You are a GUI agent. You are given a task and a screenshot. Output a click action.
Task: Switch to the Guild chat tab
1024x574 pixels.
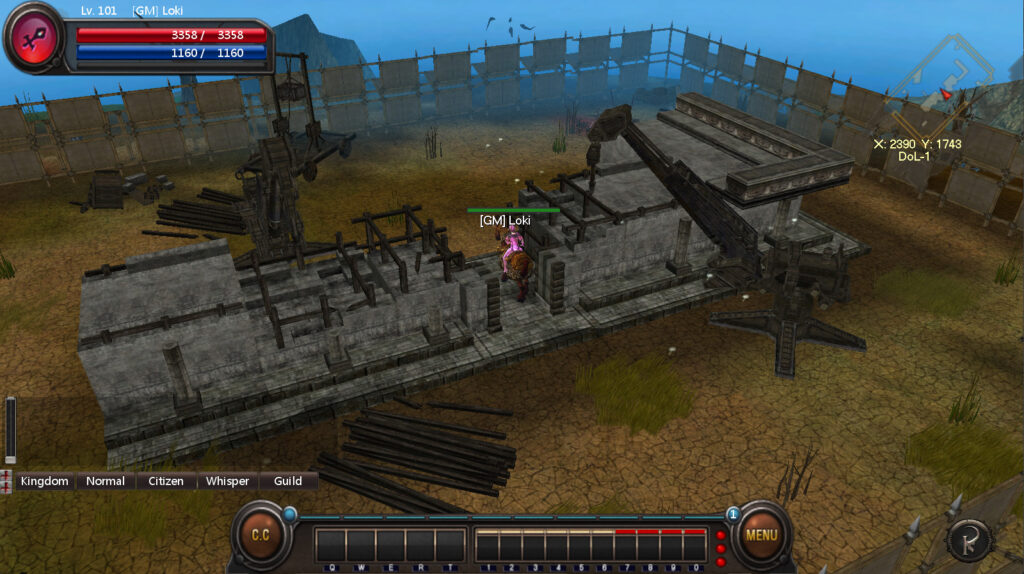[x=288, y=481]
